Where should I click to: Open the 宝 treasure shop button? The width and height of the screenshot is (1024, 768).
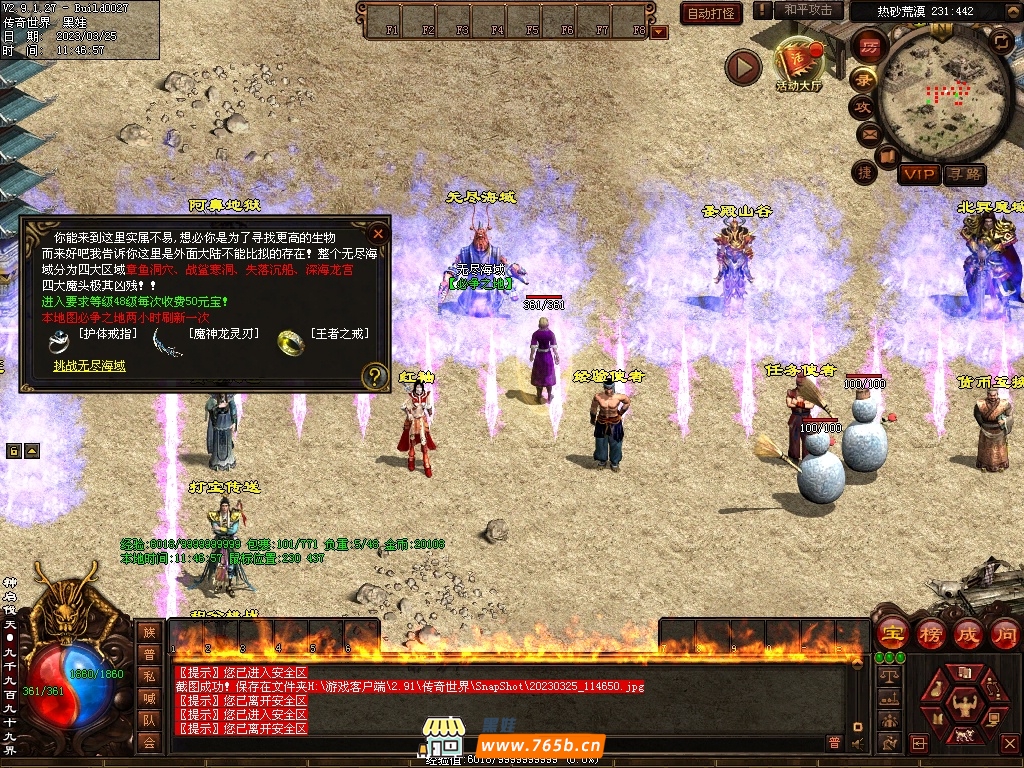point(891,633)
